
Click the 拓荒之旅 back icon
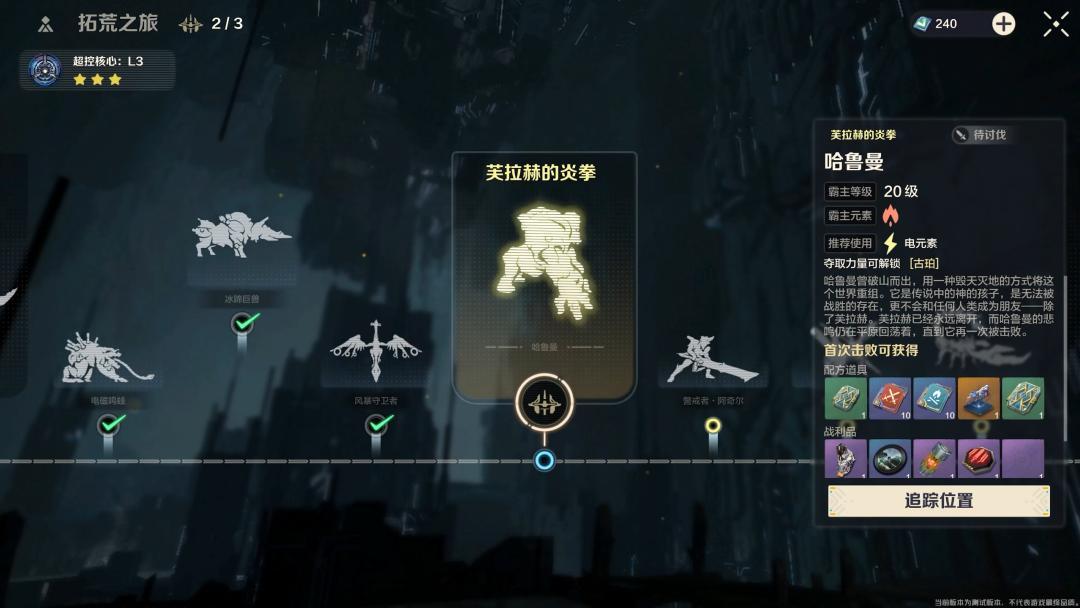45,24
